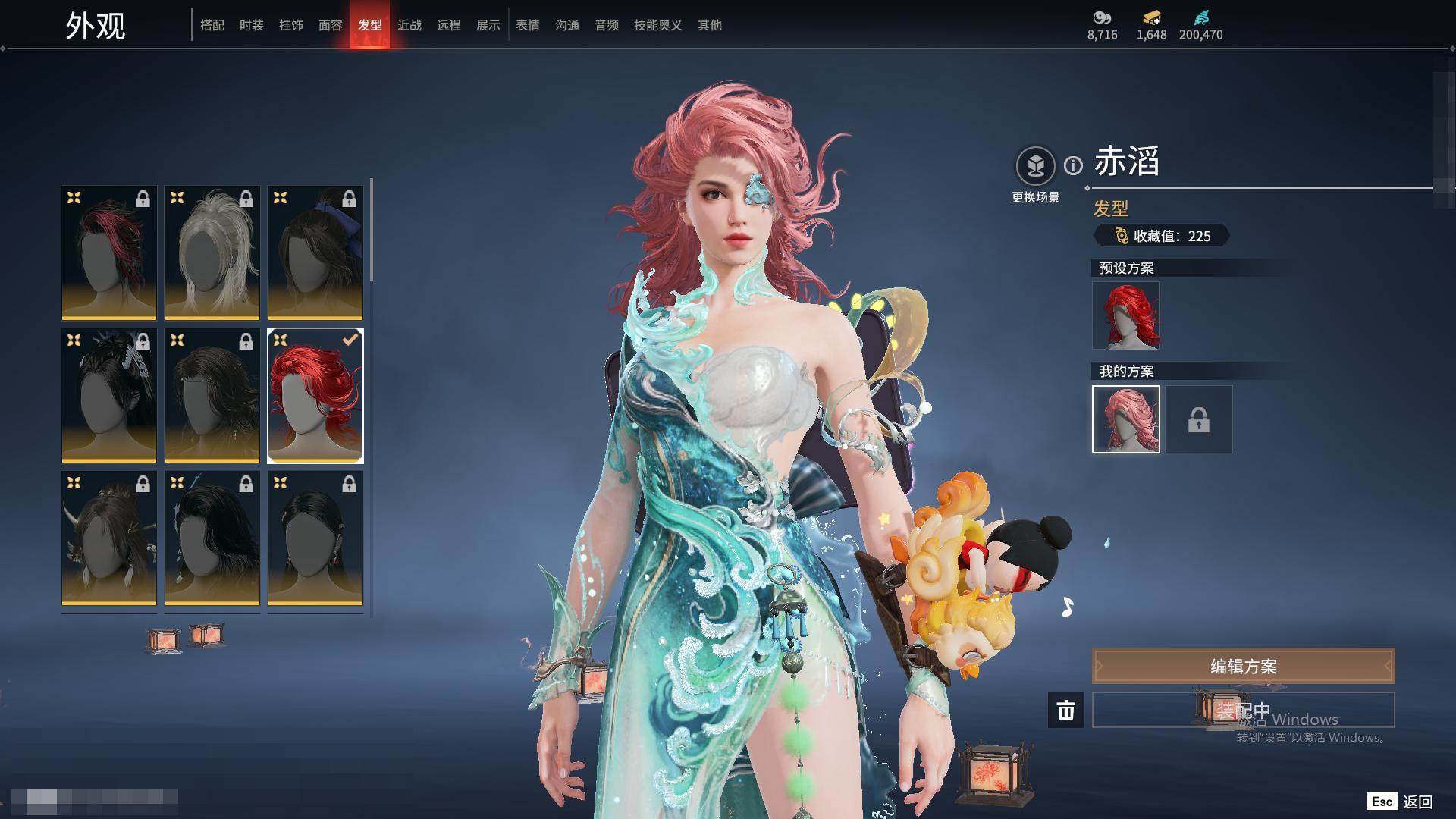Choose the white ponytail hairstyle thumbnail

pyautogui.click(x=212, y=253)
